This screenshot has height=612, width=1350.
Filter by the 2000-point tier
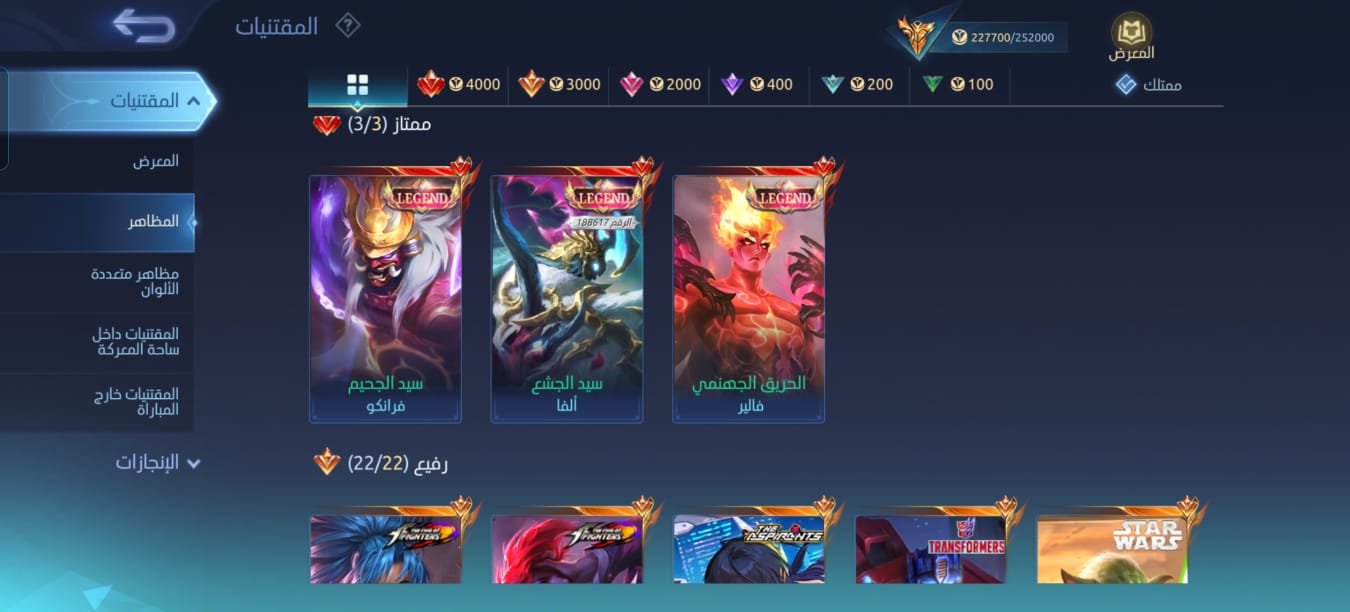point(660,84)
